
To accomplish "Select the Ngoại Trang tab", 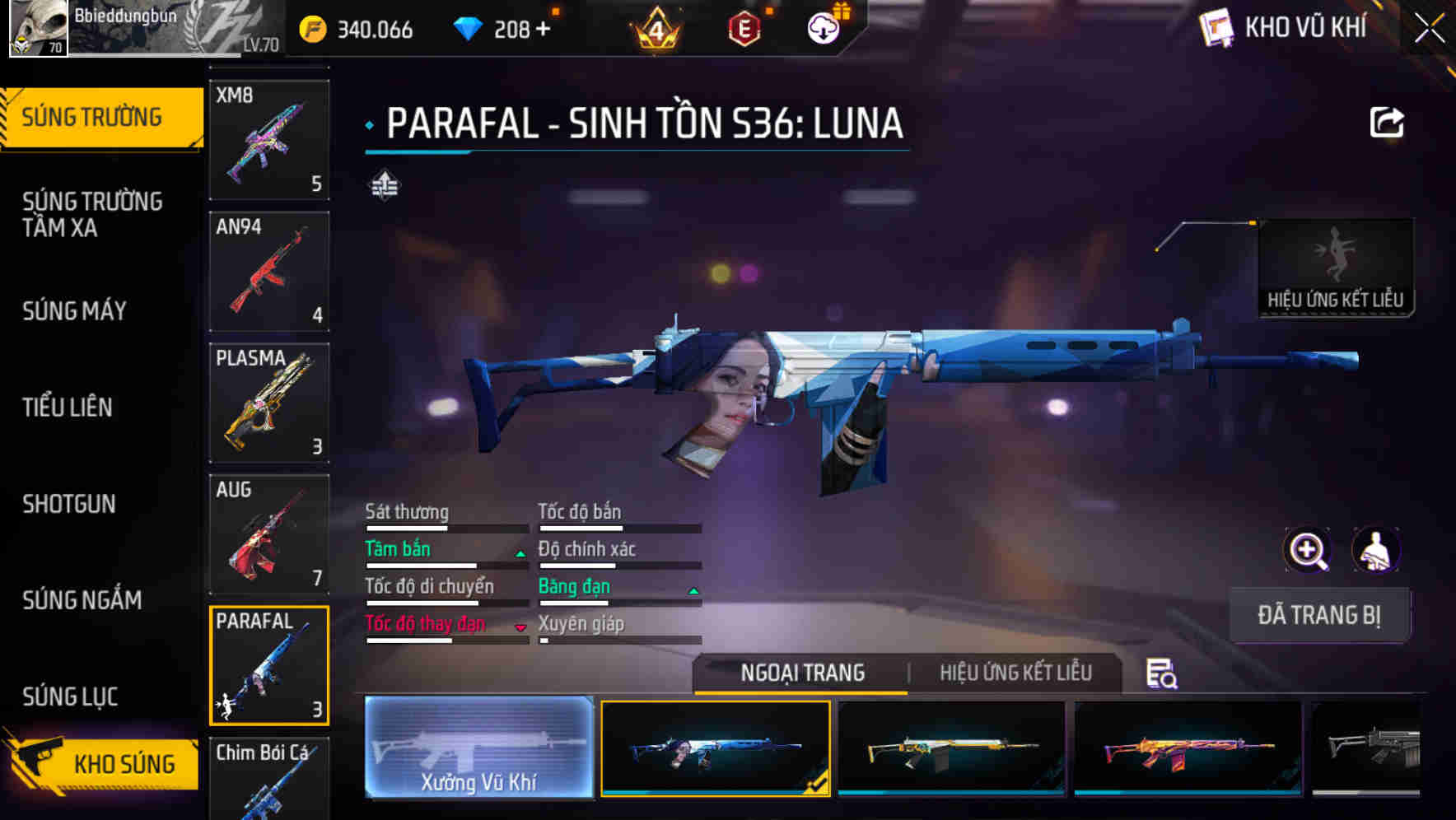I will tap(801, 673).
